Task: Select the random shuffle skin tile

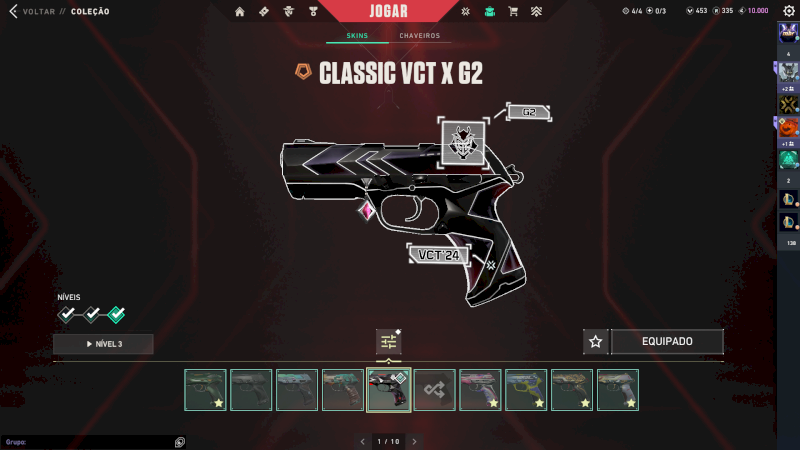Action: (435, 390)
